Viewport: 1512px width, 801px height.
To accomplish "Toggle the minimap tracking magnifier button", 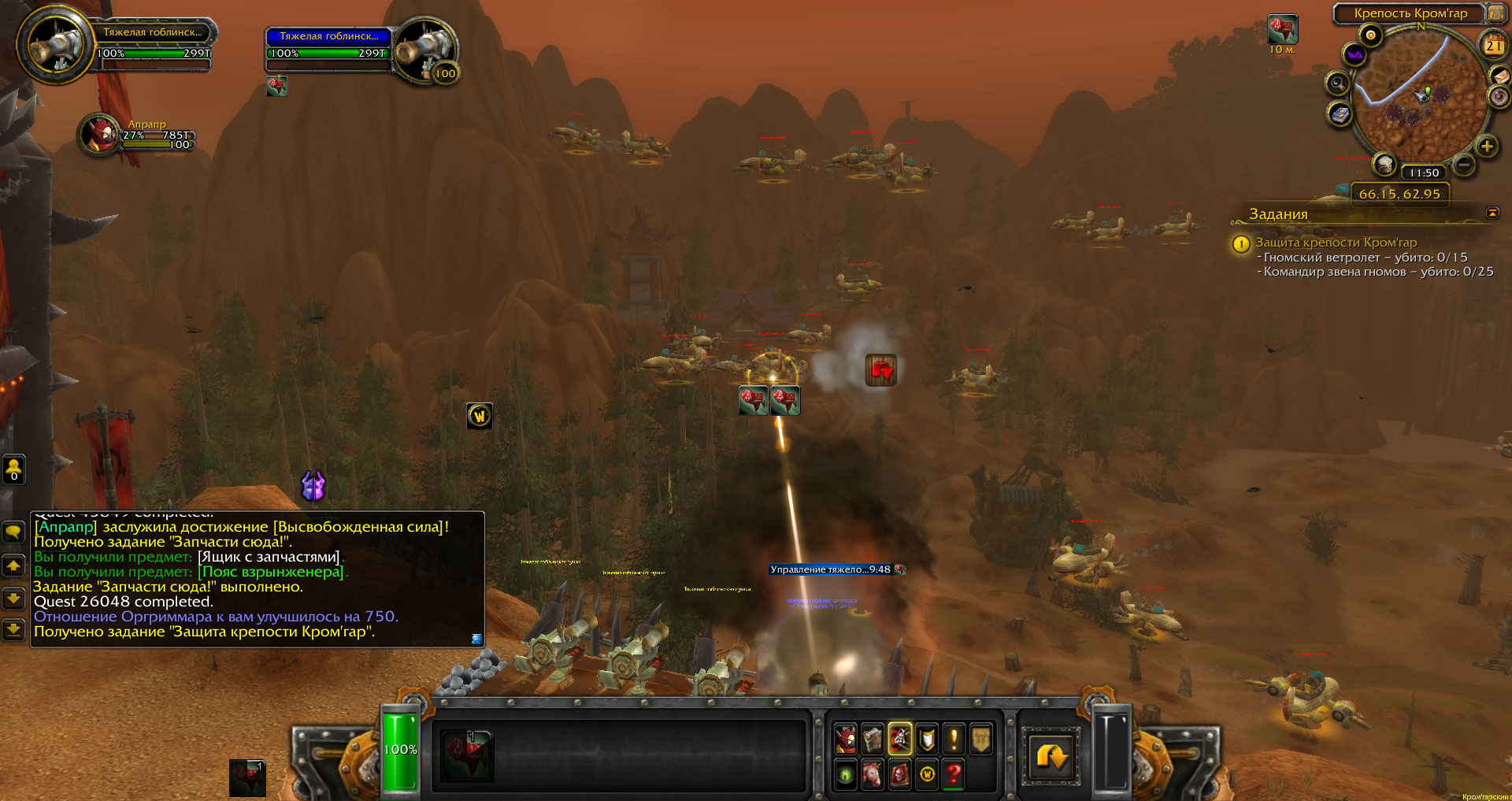I will click(1337, 83).
